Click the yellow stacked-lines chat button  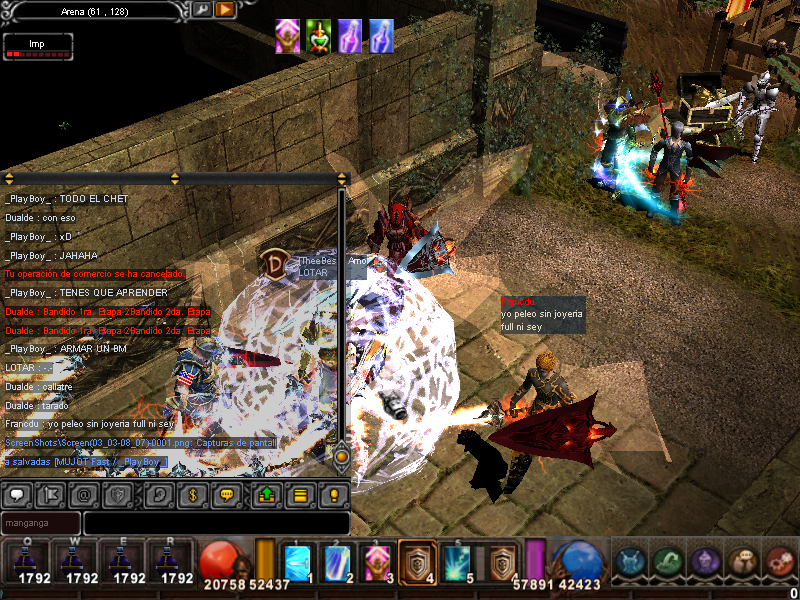coord(299,494)
